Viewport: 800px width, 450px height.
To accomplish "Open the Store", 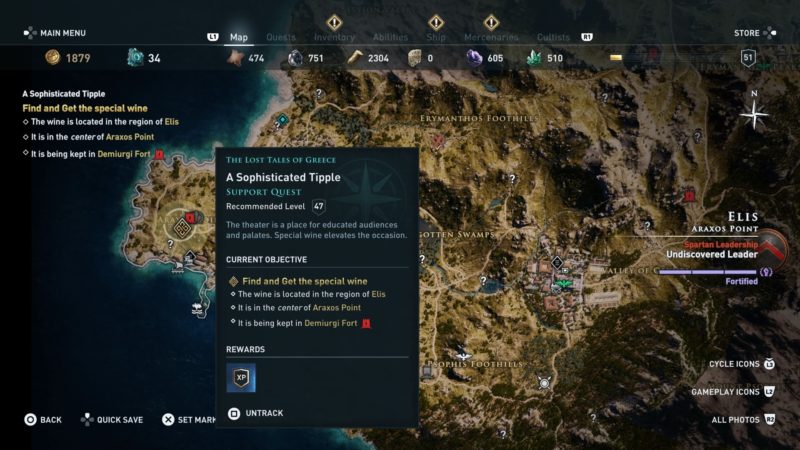I will click(747, 33).
